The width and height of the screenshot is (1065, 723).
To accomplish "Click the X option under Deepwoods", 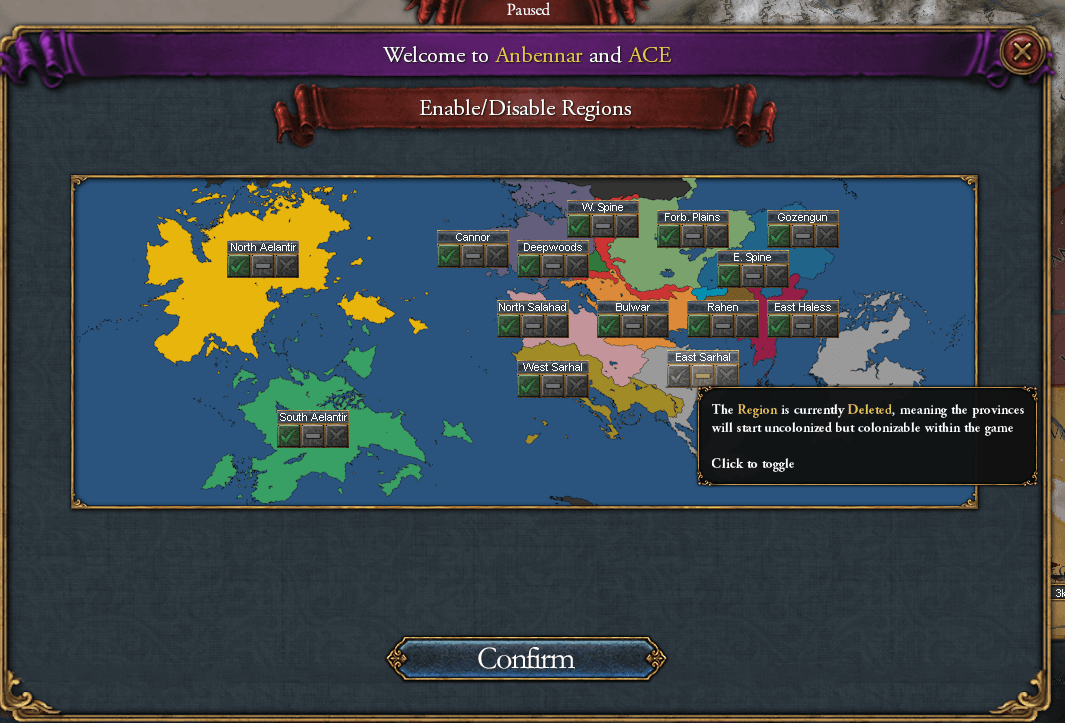I will coord(577,266).
